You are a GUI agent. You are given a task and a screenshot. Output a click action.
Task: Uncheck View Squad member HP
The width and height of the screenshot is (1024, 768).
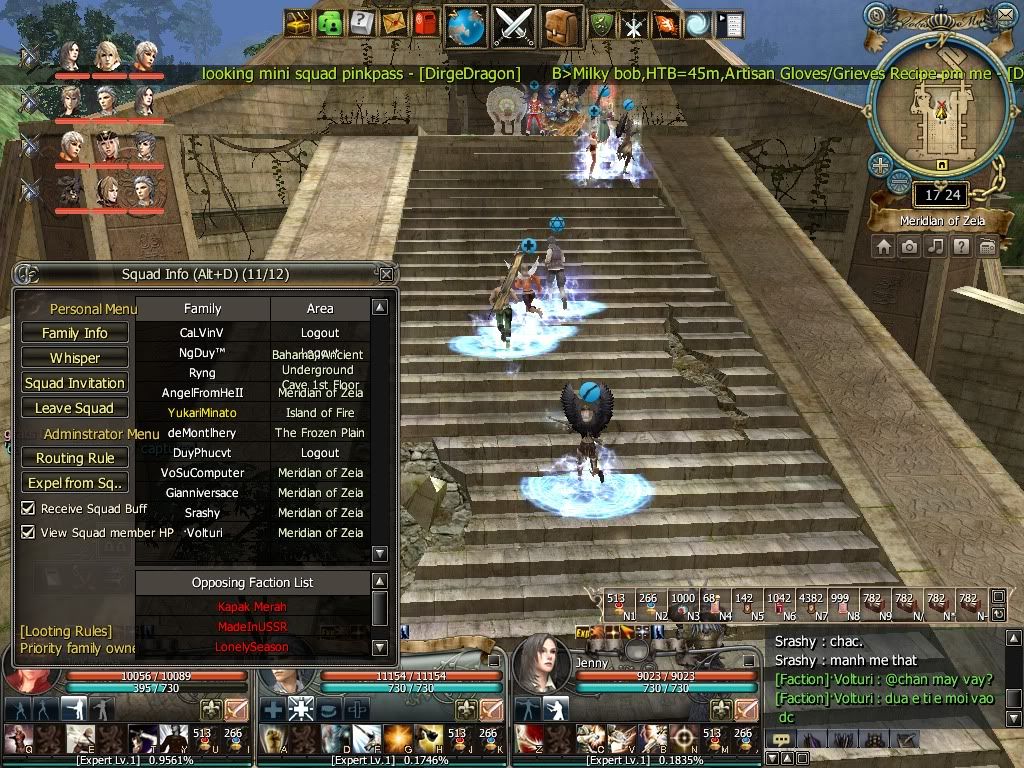click(28, 533)
